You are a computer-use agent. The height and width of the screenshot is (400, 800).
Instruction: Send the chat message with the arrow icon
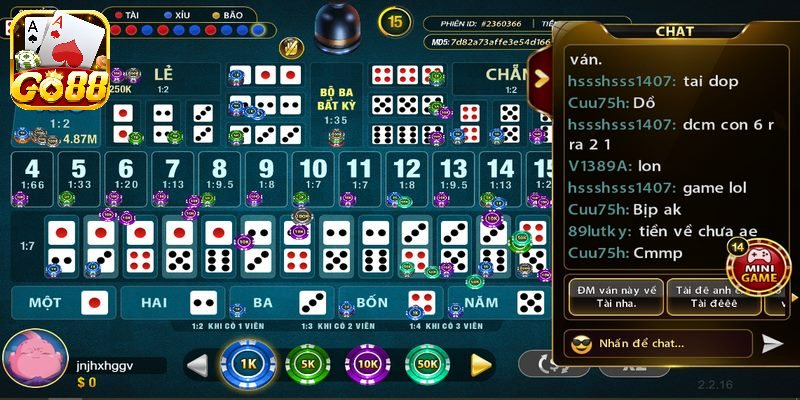point(772,343)
